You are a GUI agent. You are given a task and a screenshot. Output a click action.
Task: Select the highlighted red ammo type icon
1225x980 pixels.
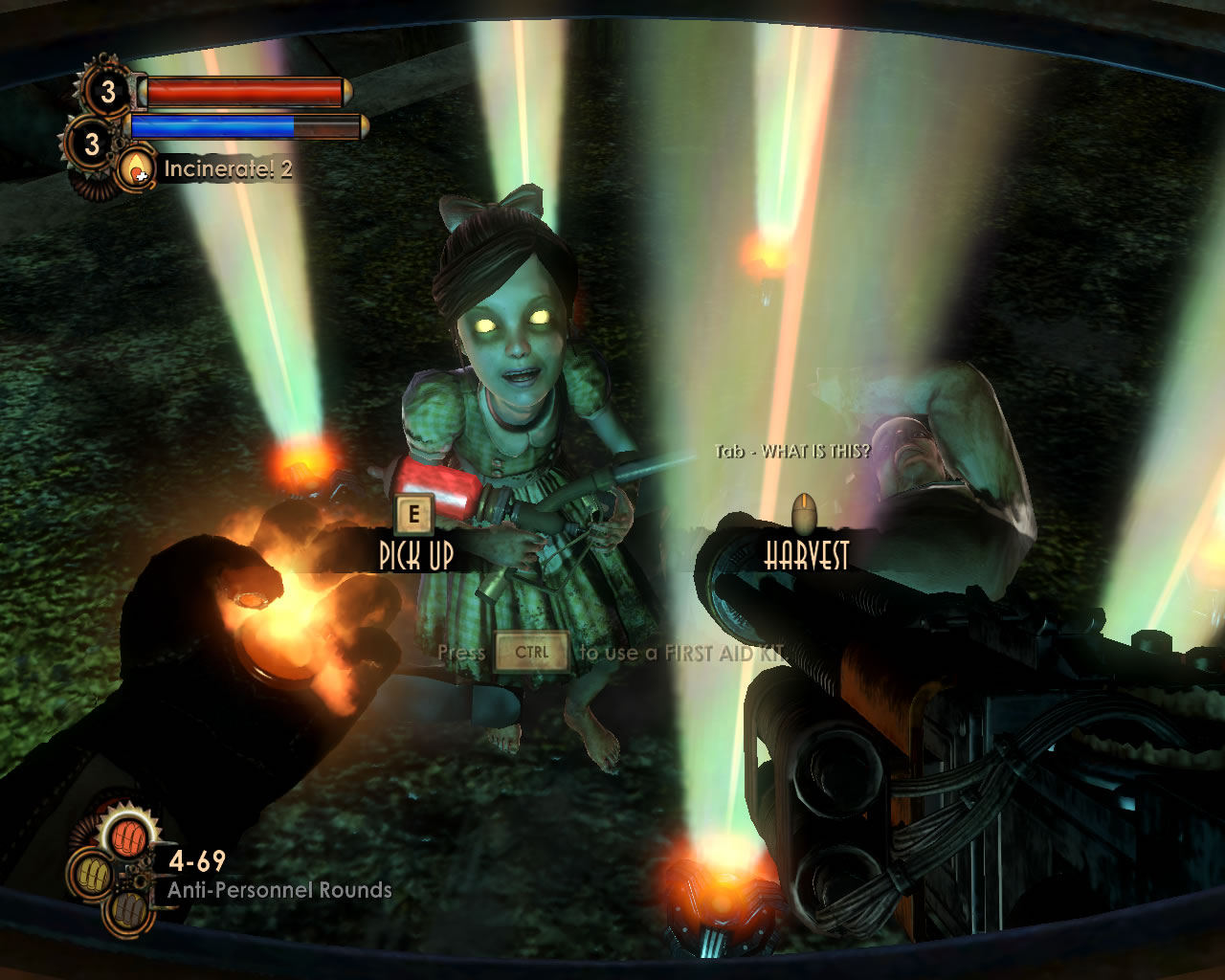pyautogui.click(x=128, y=837)
